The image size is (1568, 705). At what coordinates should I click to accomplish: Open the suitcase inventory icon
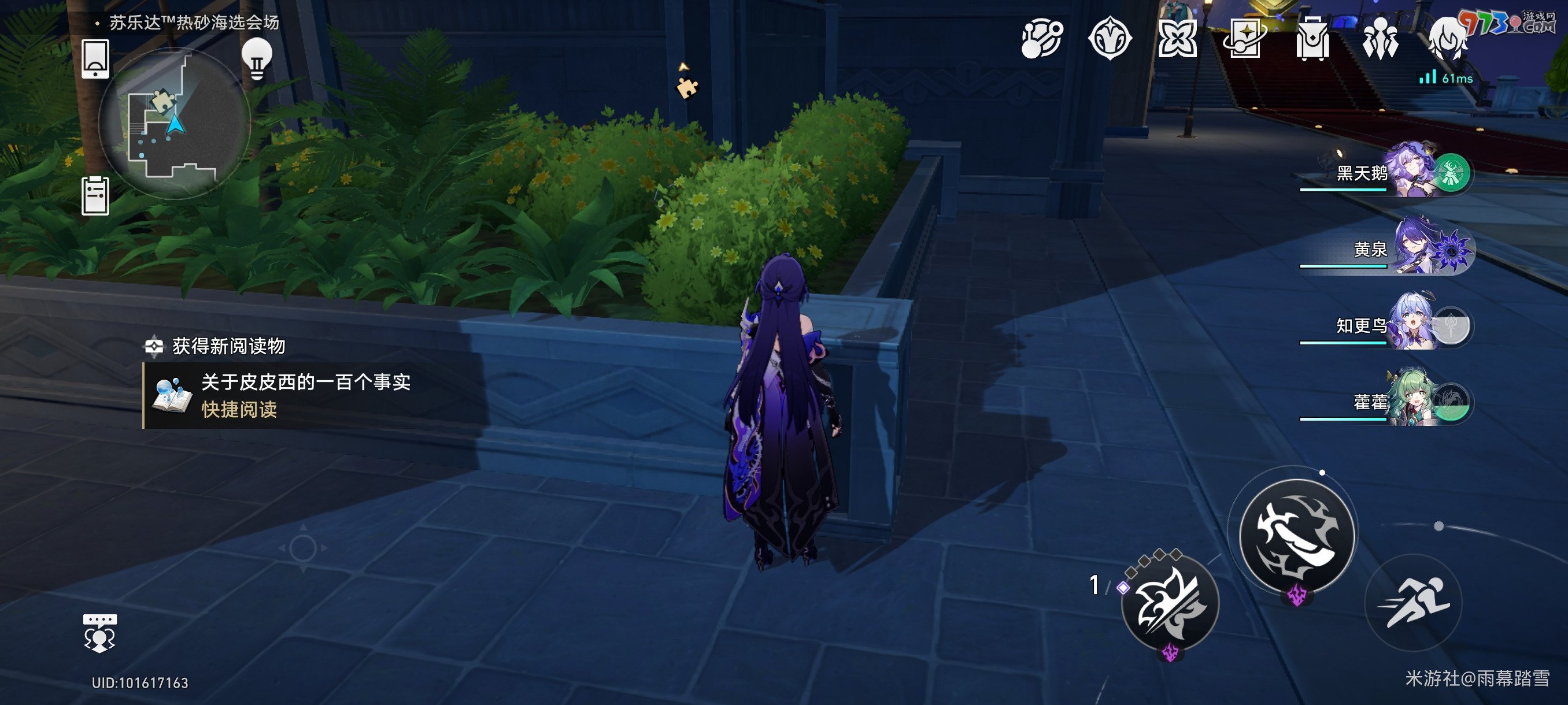[1312, 39]
